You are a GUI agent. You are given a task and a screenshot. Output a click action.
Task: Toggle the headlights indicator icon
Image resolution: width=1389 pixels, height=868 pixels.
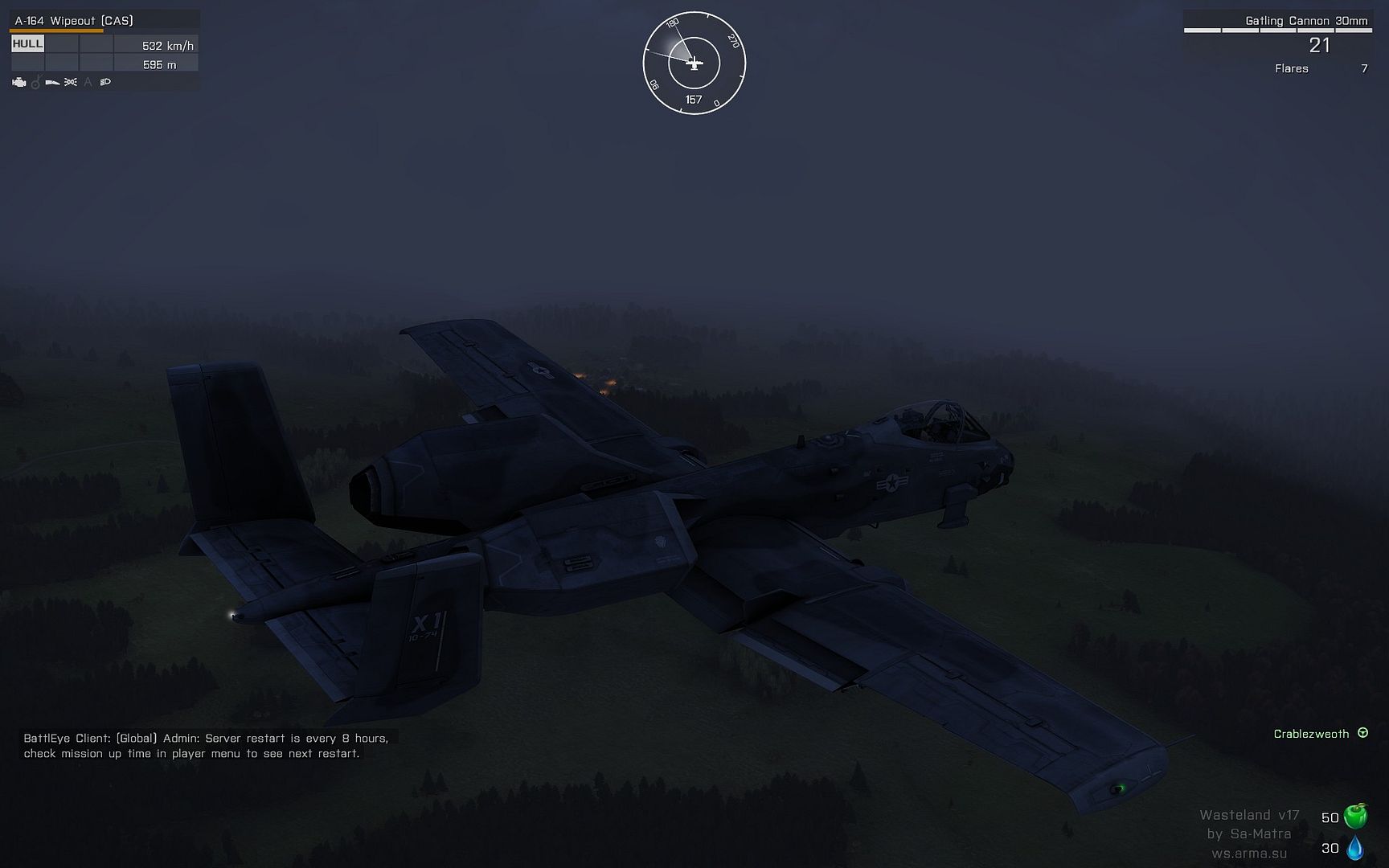pos(105,82)
